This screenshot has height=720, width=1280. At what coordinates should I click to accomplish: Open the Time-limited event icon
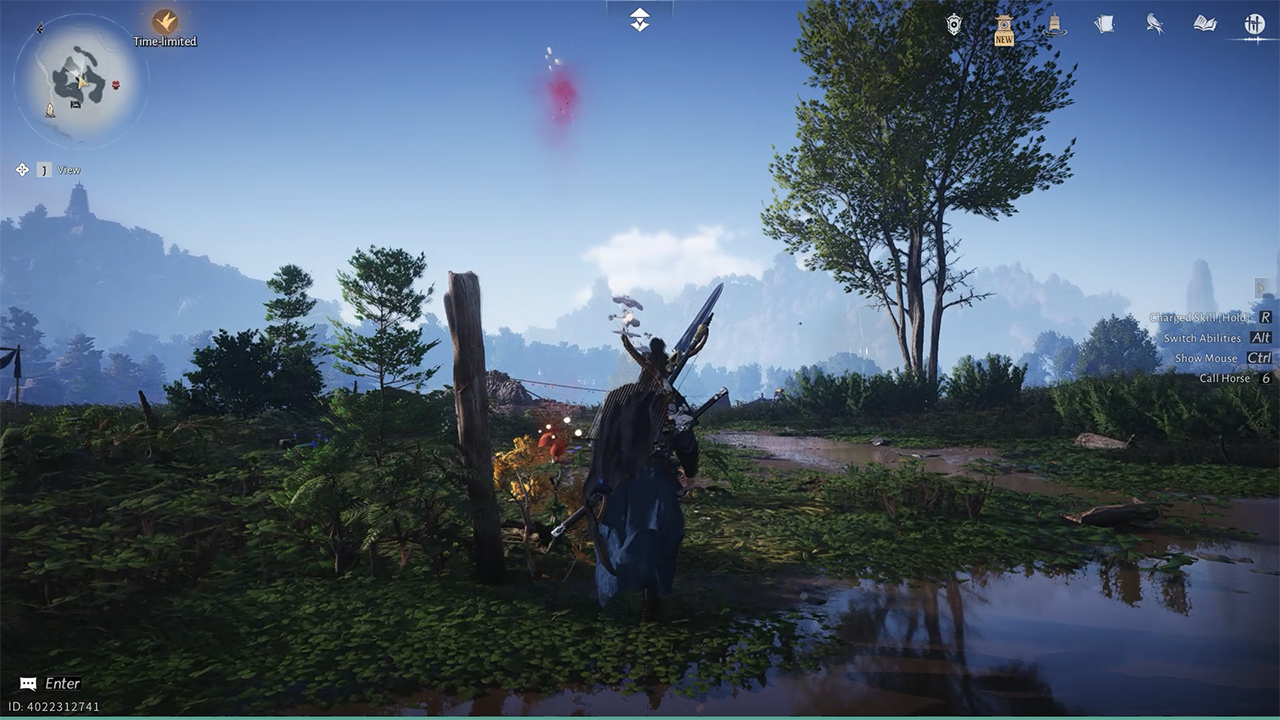[x=165, y=22]
